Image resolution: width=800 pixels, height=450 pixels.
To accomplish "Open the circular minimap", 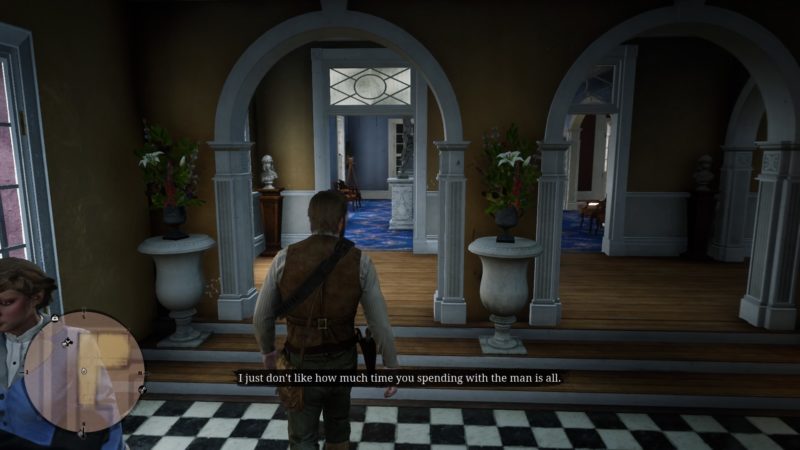I will tap(84, 371).
